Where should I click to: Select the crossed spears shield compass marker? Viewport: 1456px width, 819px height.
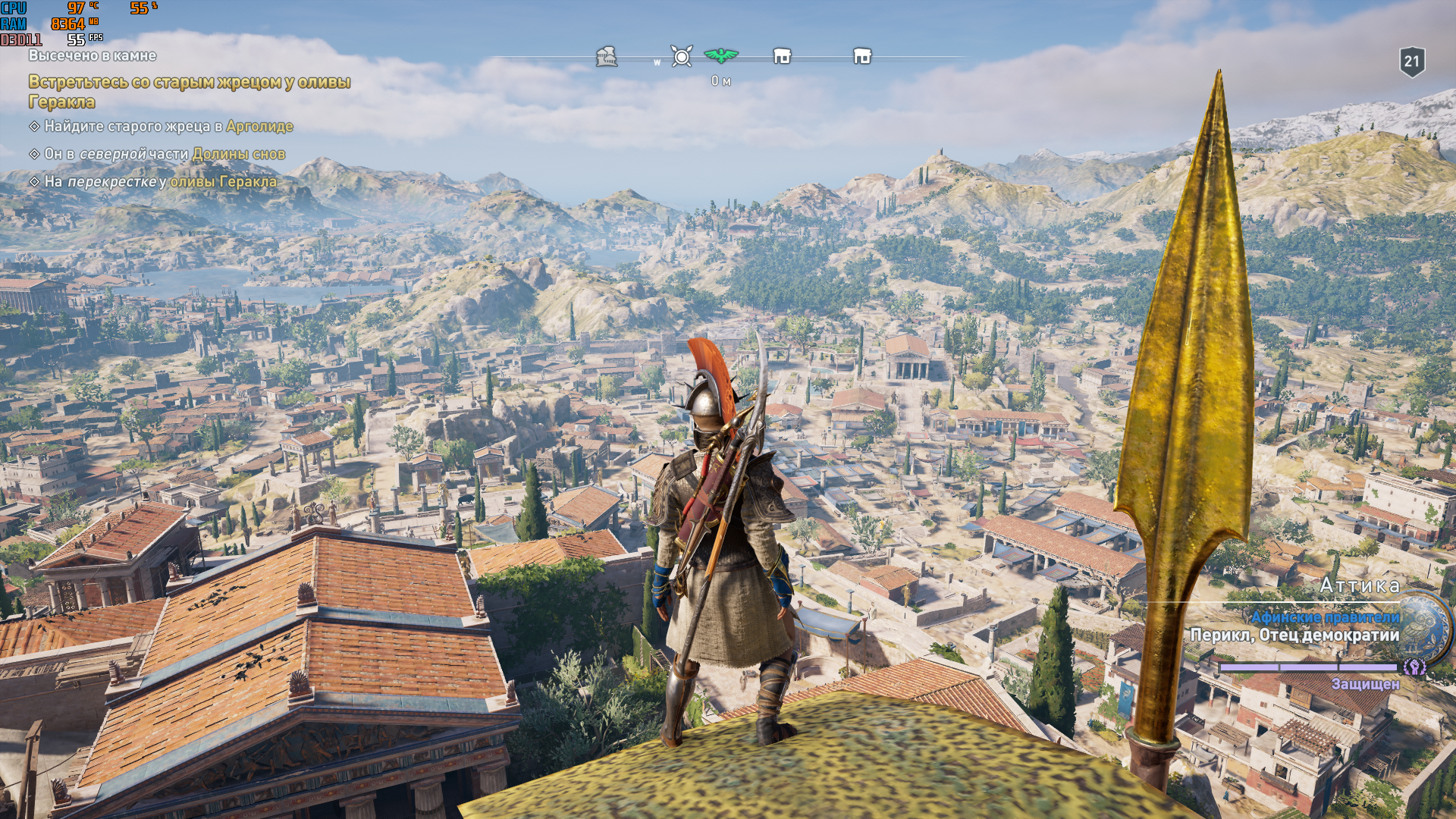(x=682, y=56)
